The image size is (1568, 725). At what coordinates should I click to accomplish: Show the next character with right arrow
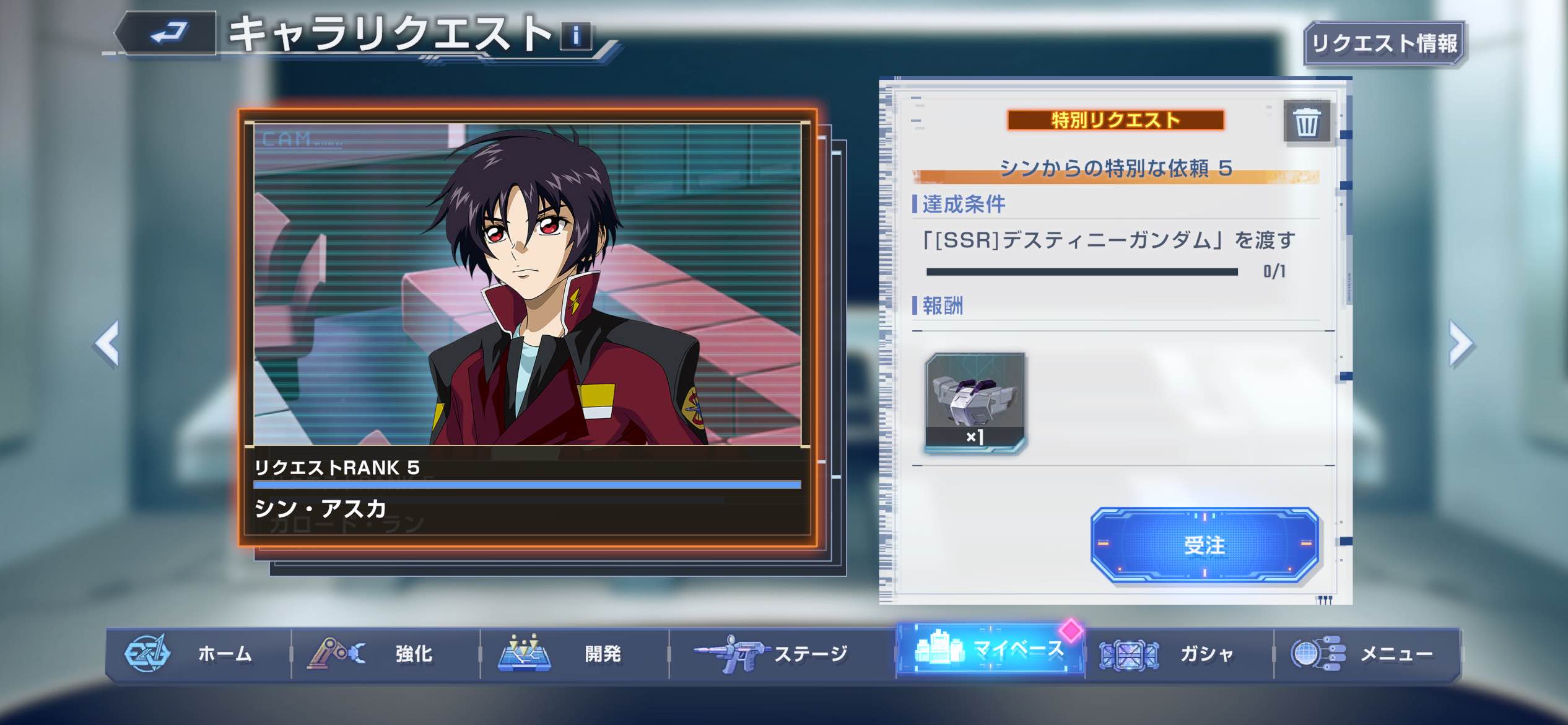click(x=1461, y=344)
